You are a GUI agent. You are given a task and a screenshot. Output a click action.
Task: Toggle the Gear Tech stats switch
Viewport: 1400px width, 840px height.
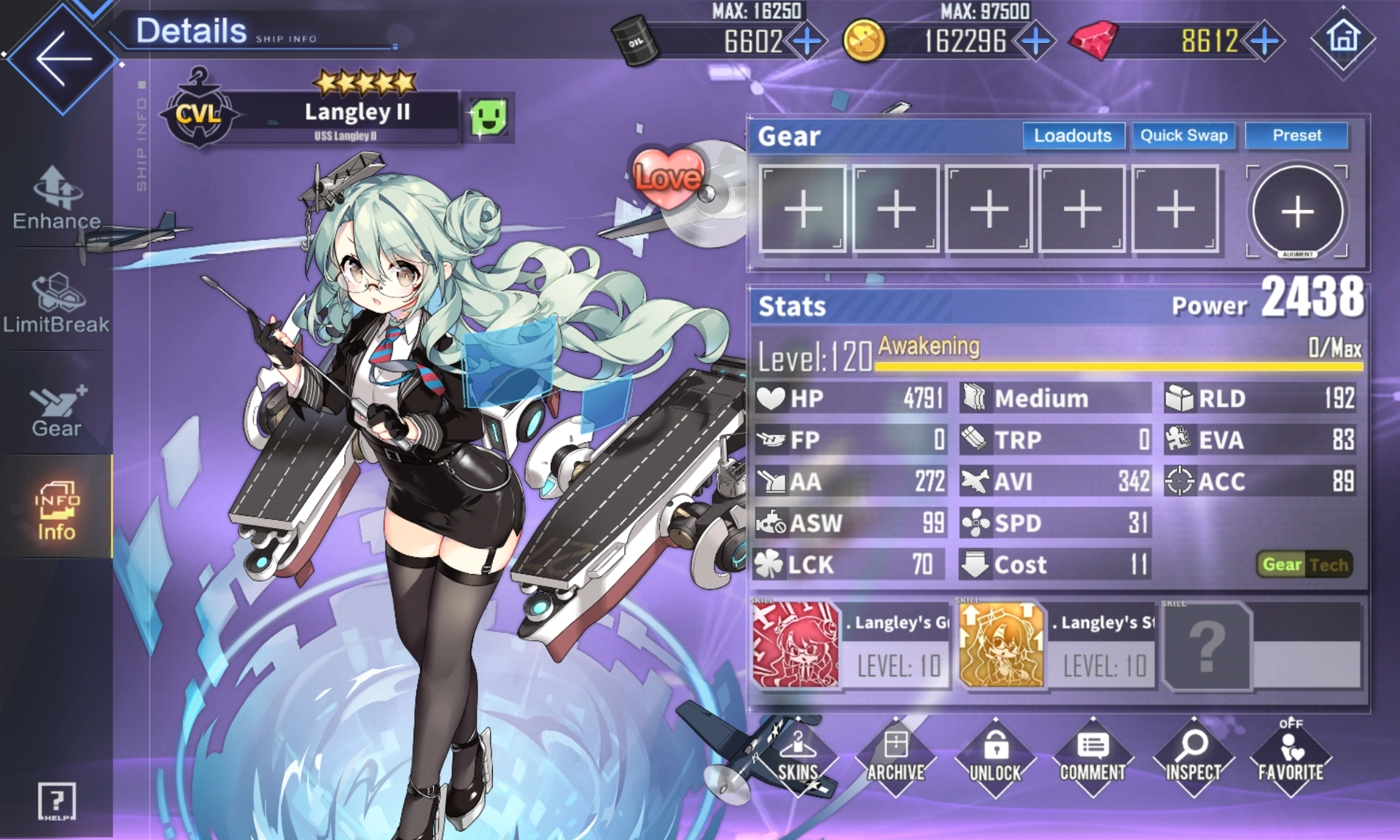(x=1304, y=564)
